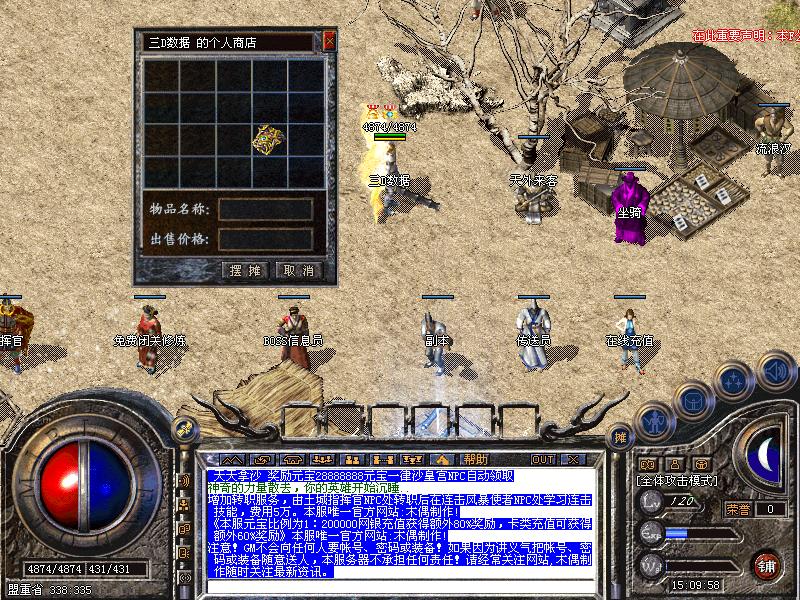The width and height of the screenshot is (800, 600).
Task: Cancel the stall with 取消
Action: click(297, 270)
